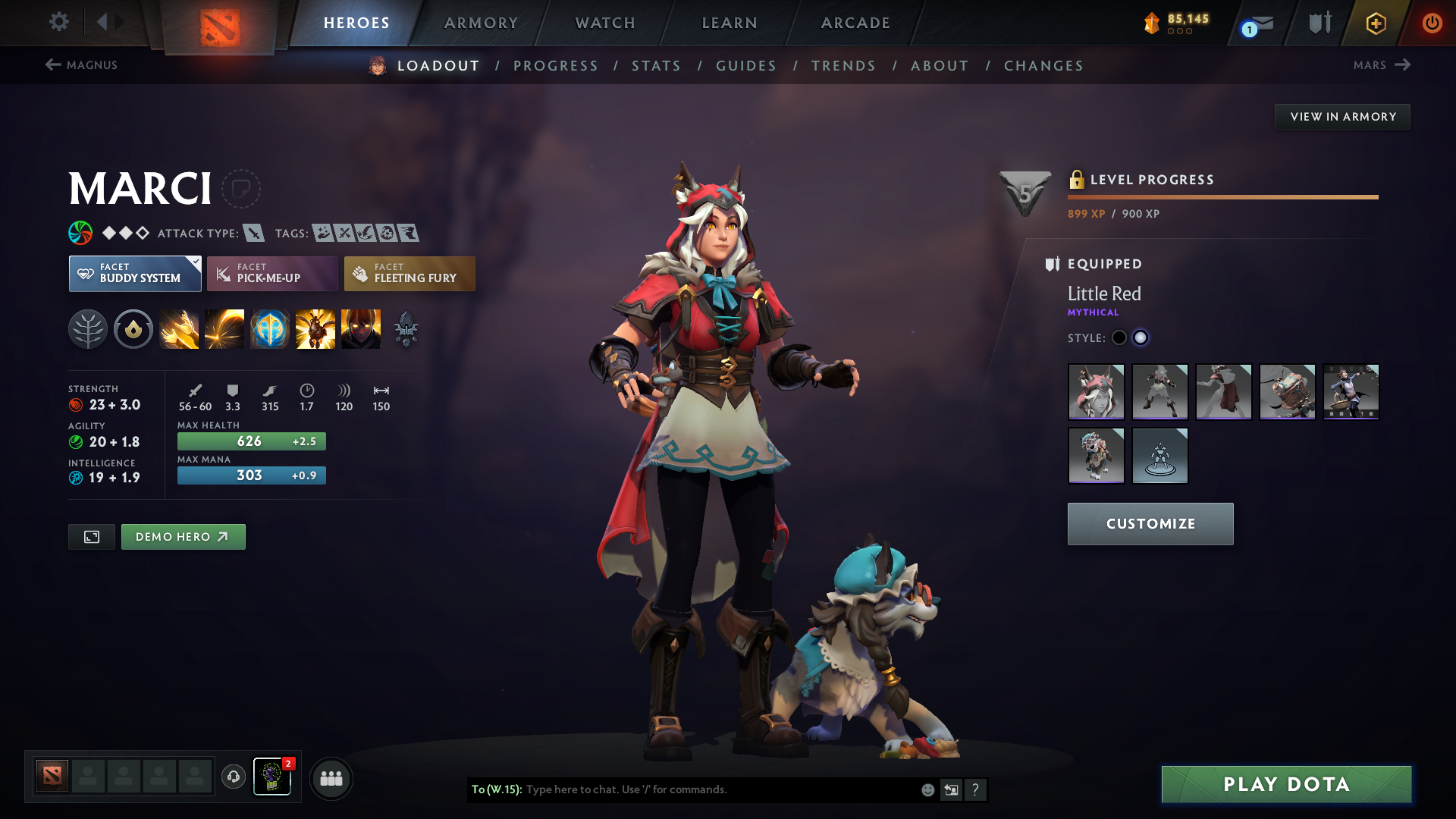Open the Sidekick ability icon

[270, 329]
